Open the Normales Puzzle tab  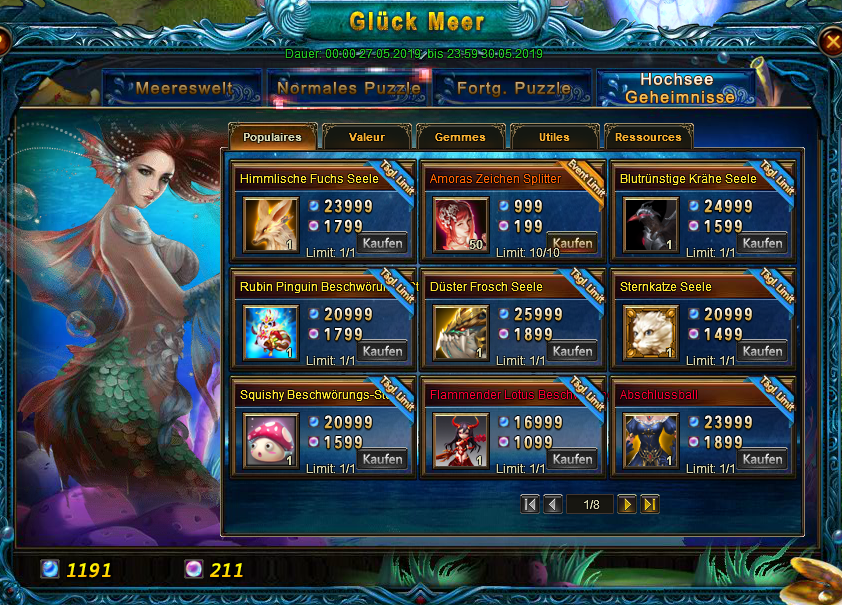pos(349,88)
